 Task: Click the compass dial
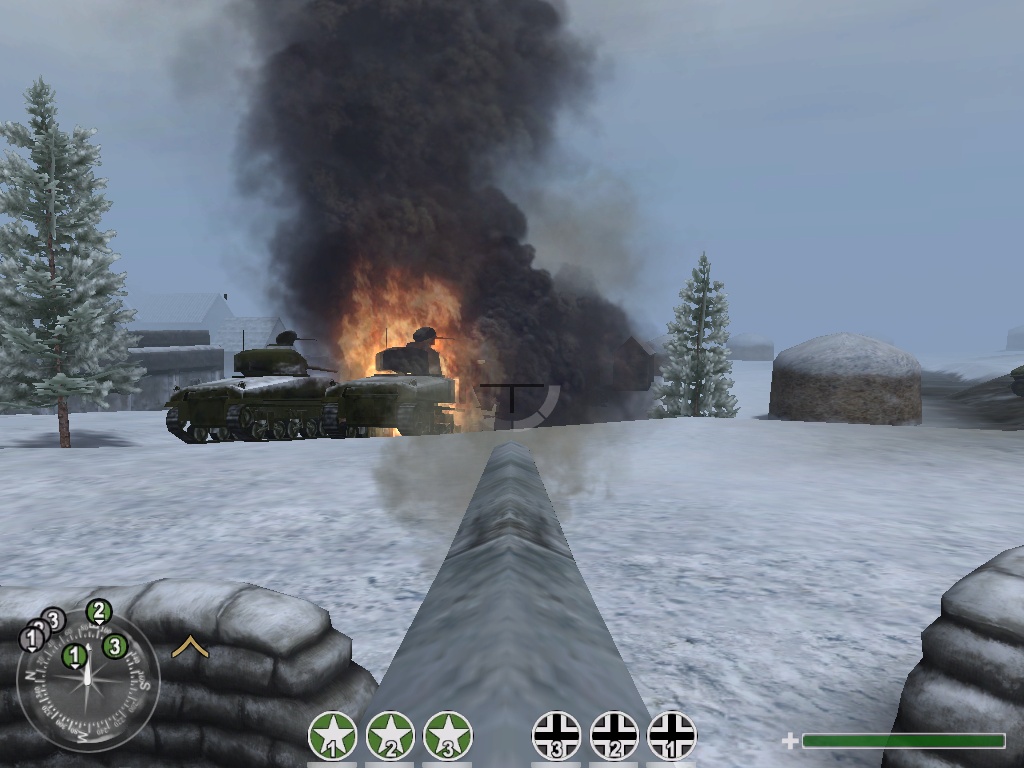click(88, 682)
